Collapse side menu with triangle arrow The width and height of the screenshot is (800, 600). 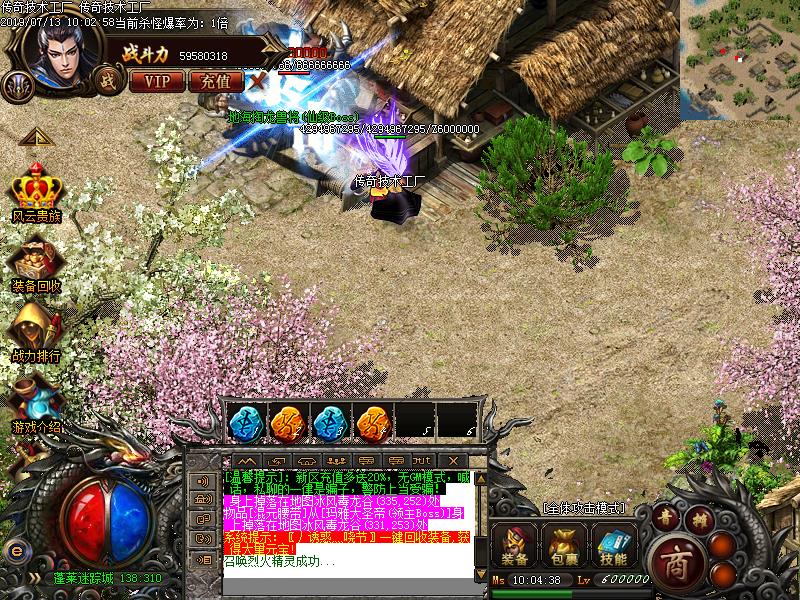(34, 137)
